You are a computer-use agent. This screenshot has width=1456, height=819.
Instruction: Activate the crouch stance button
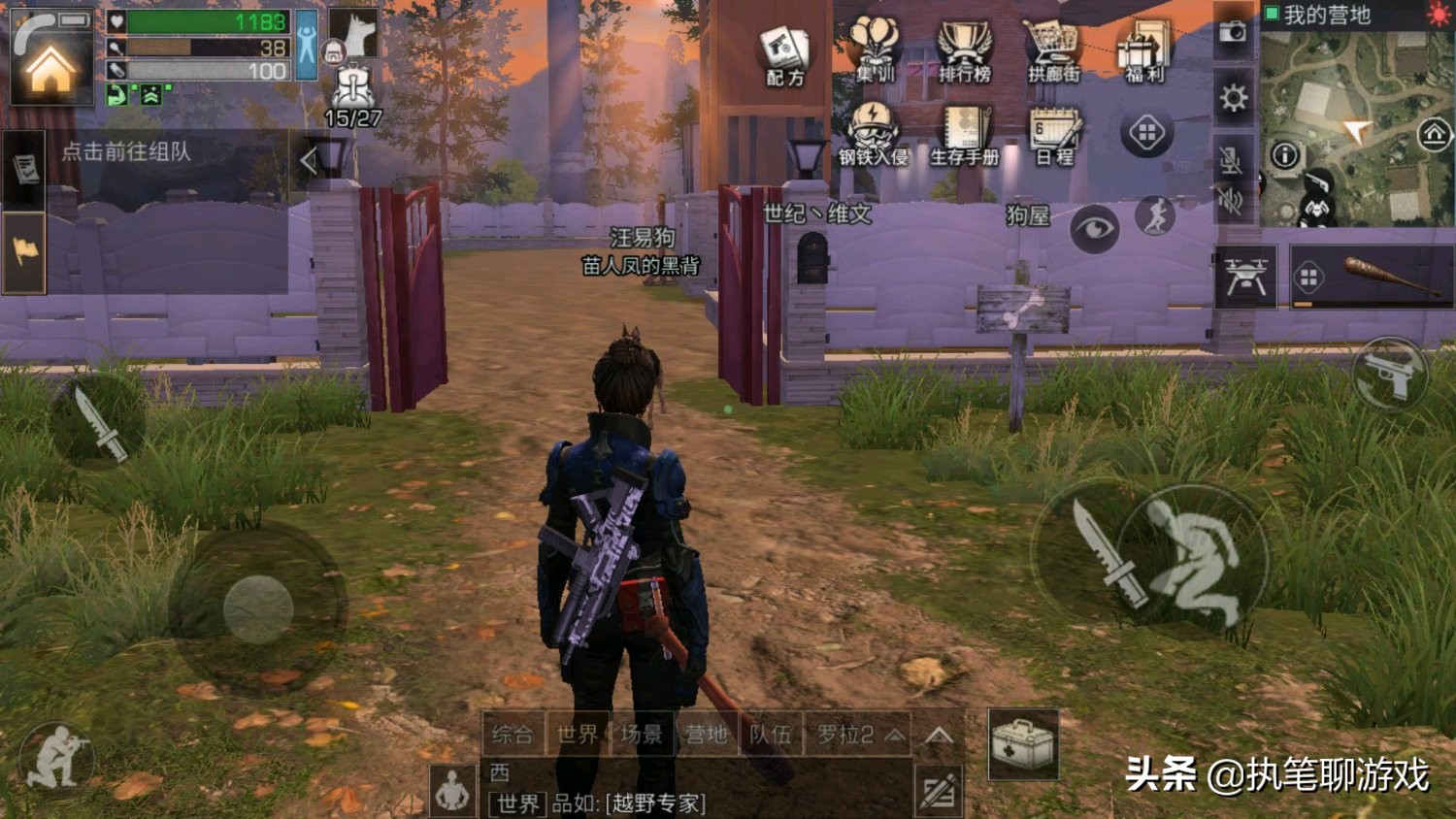(x=1196, y=560)
